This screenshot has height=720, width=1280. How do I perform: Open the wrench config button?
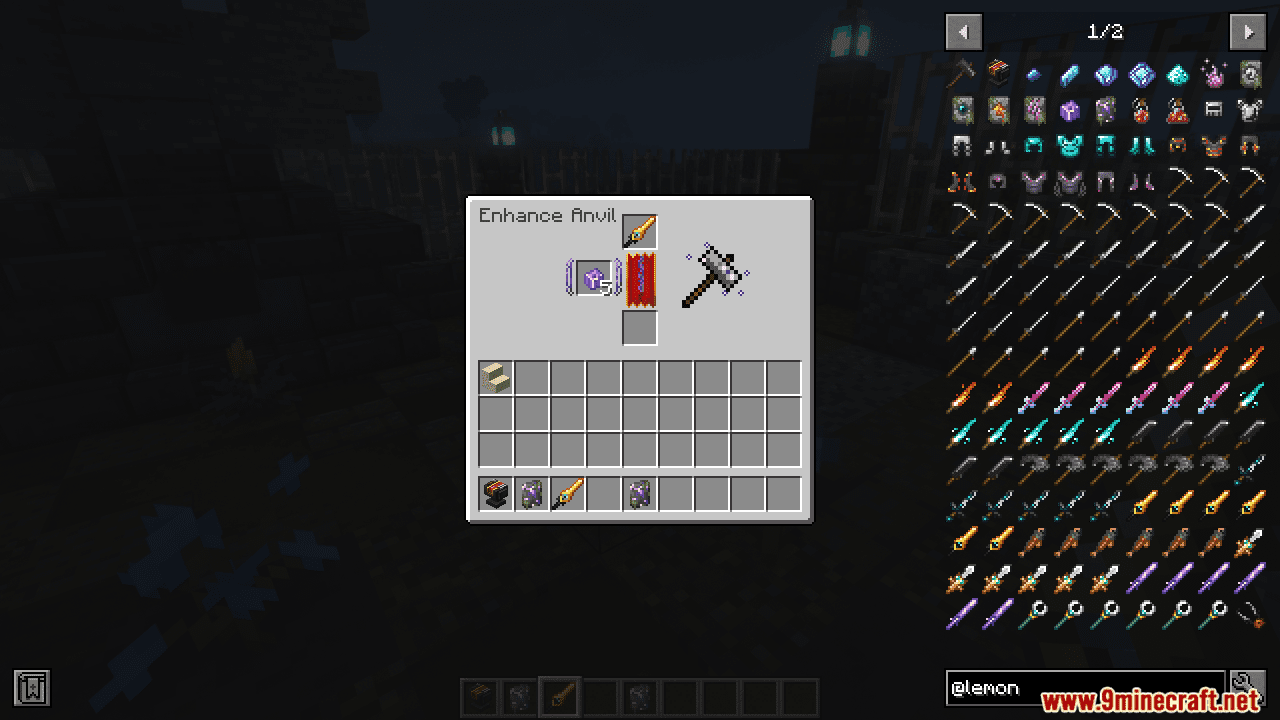point(1248,687)
